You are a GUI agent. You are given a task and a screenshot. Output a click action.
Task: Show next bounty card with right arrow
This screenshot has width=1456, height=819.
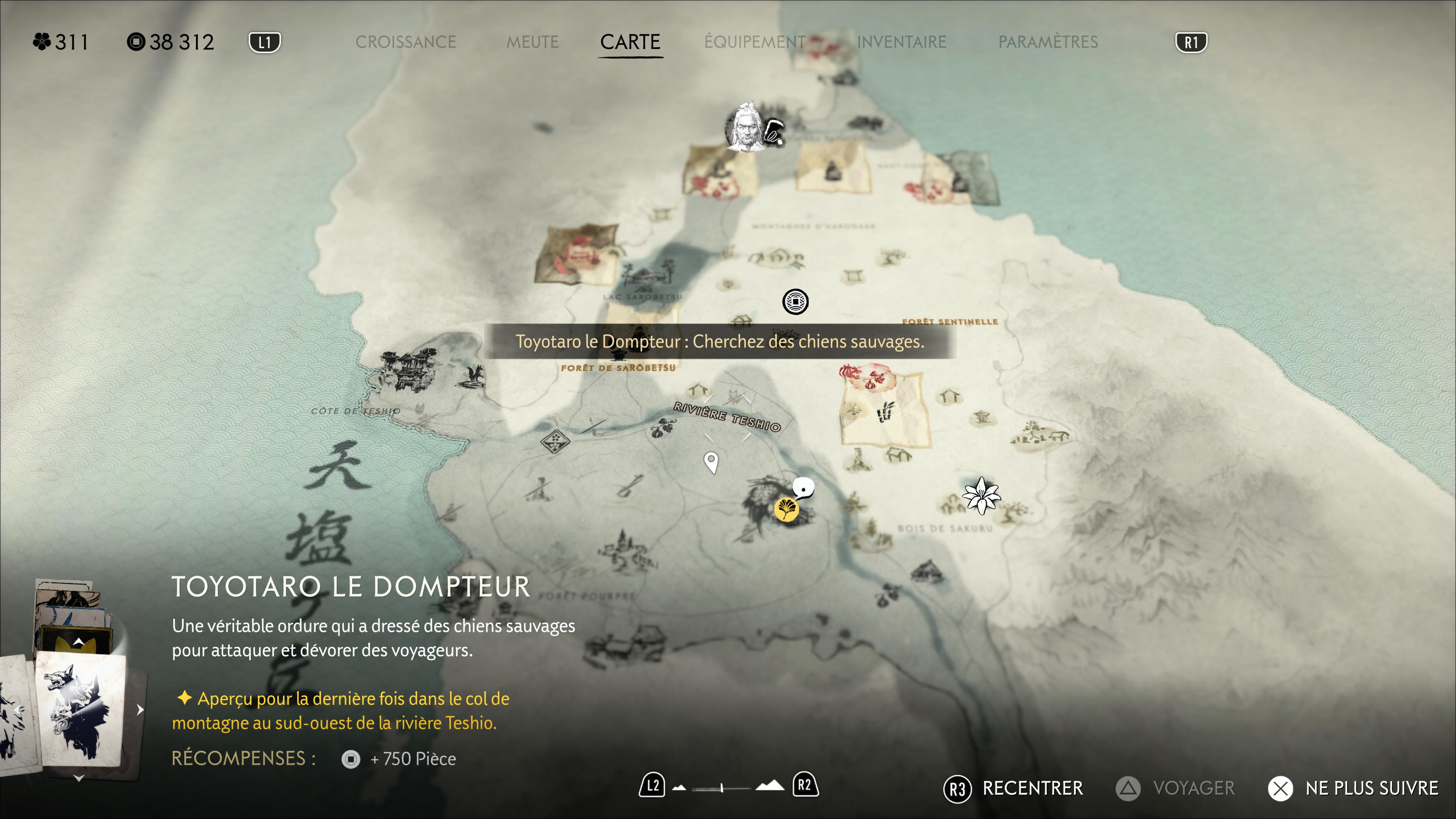click(140, 710)
